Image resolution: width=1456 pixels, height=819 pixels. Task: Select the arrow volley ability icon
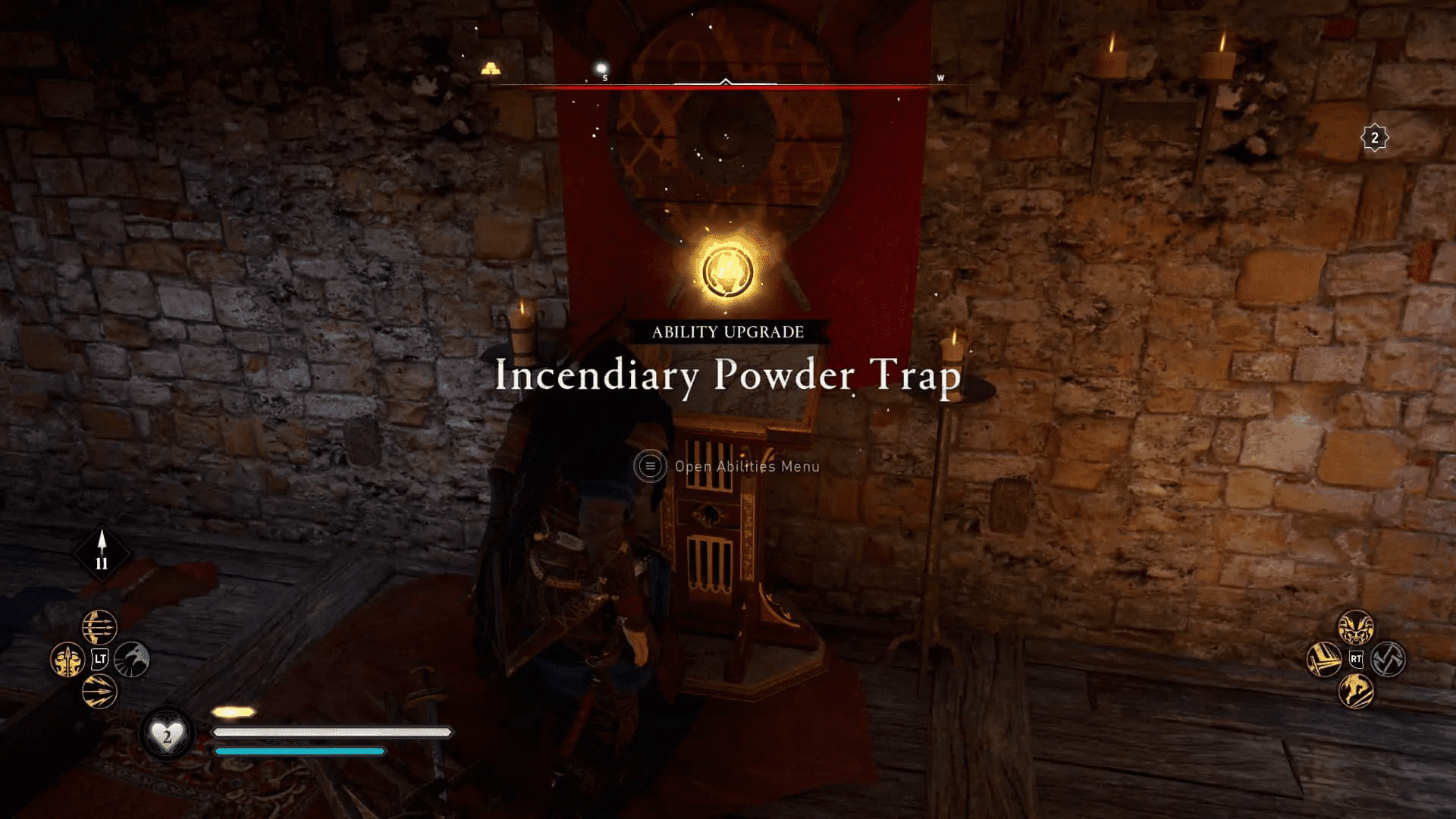(99, 692)
